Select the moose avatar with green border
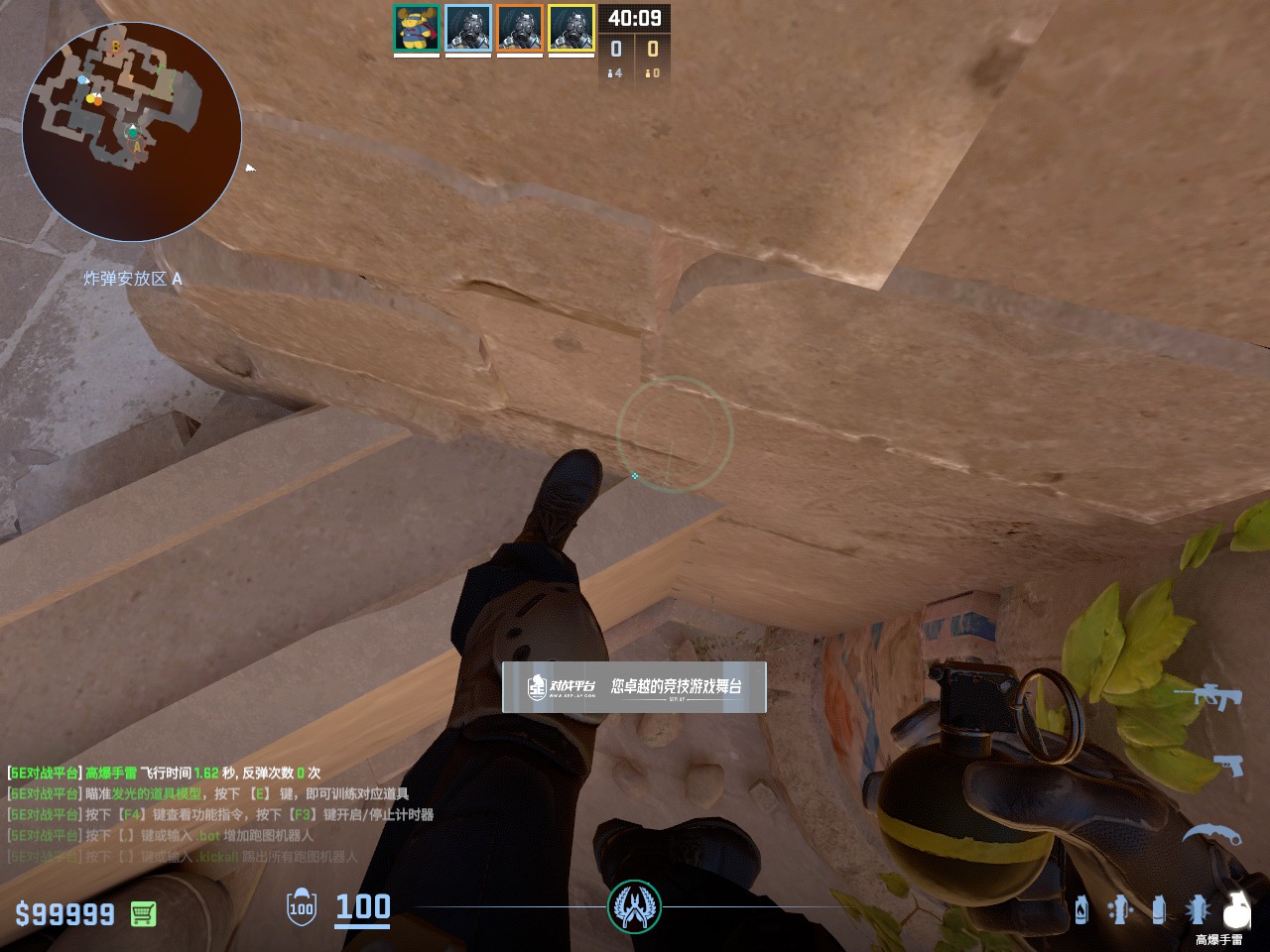 point(417,28)
